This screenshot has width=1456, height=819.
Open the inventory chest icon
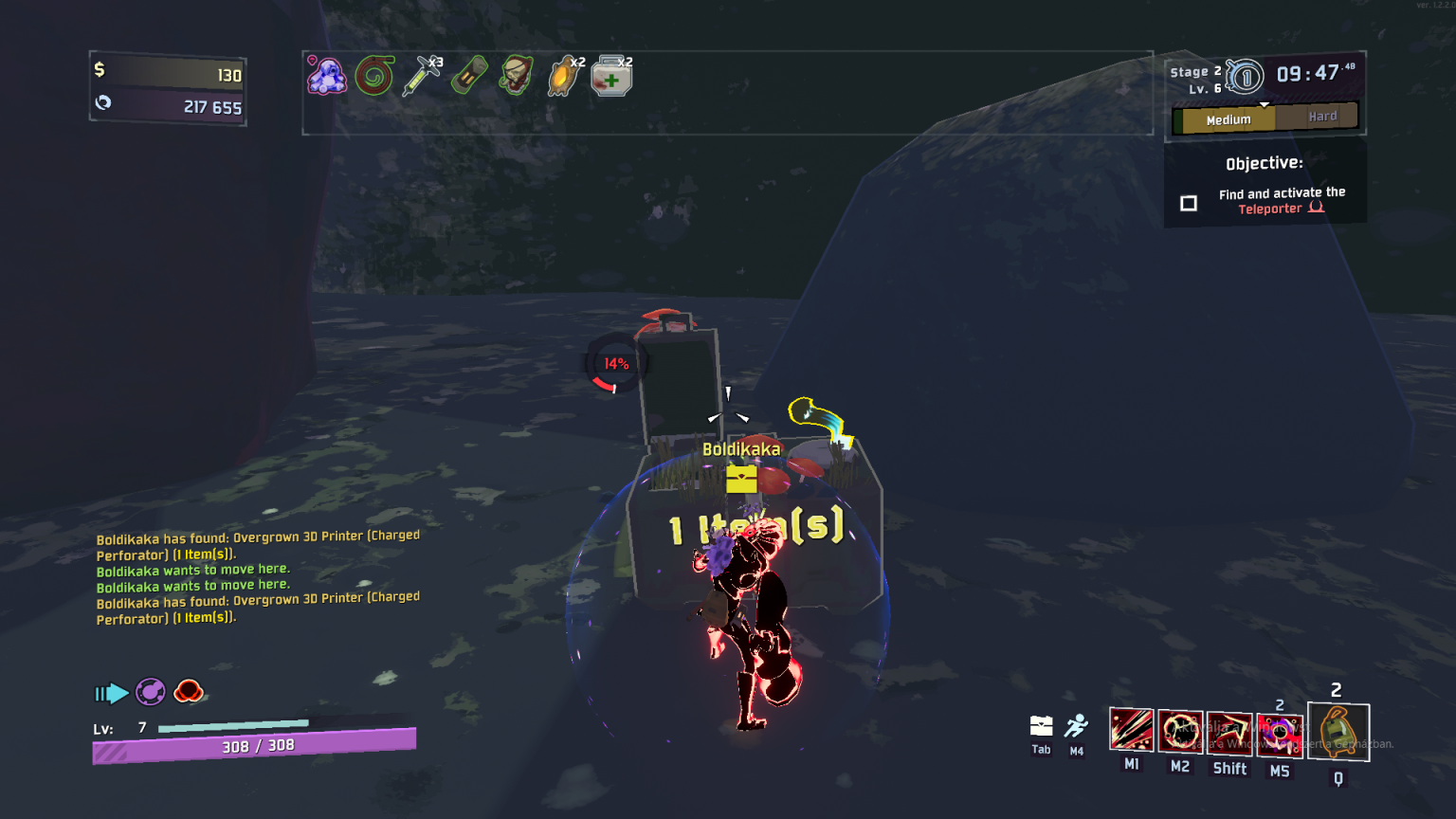point(1041,726)
